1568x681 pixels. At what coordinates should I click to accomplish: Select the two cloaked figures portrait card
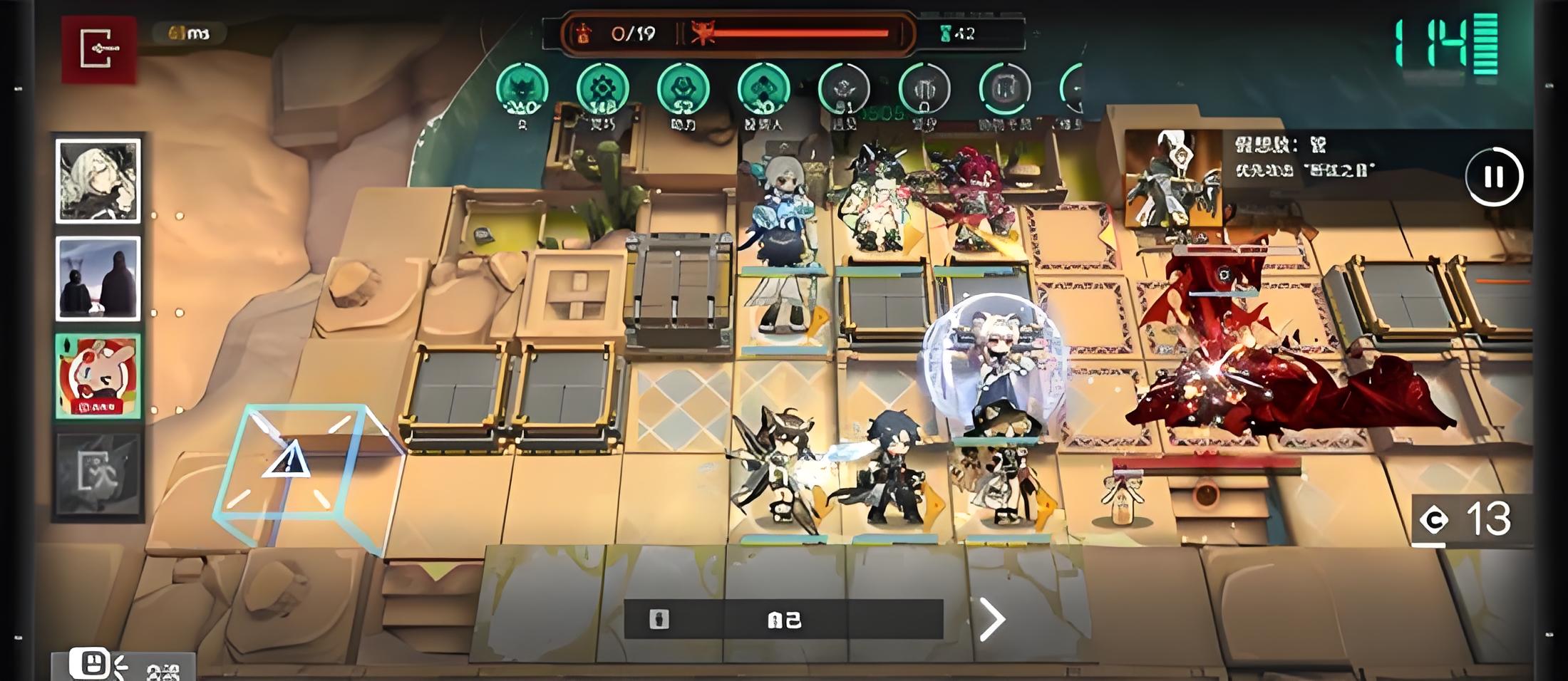coord(98,279)
